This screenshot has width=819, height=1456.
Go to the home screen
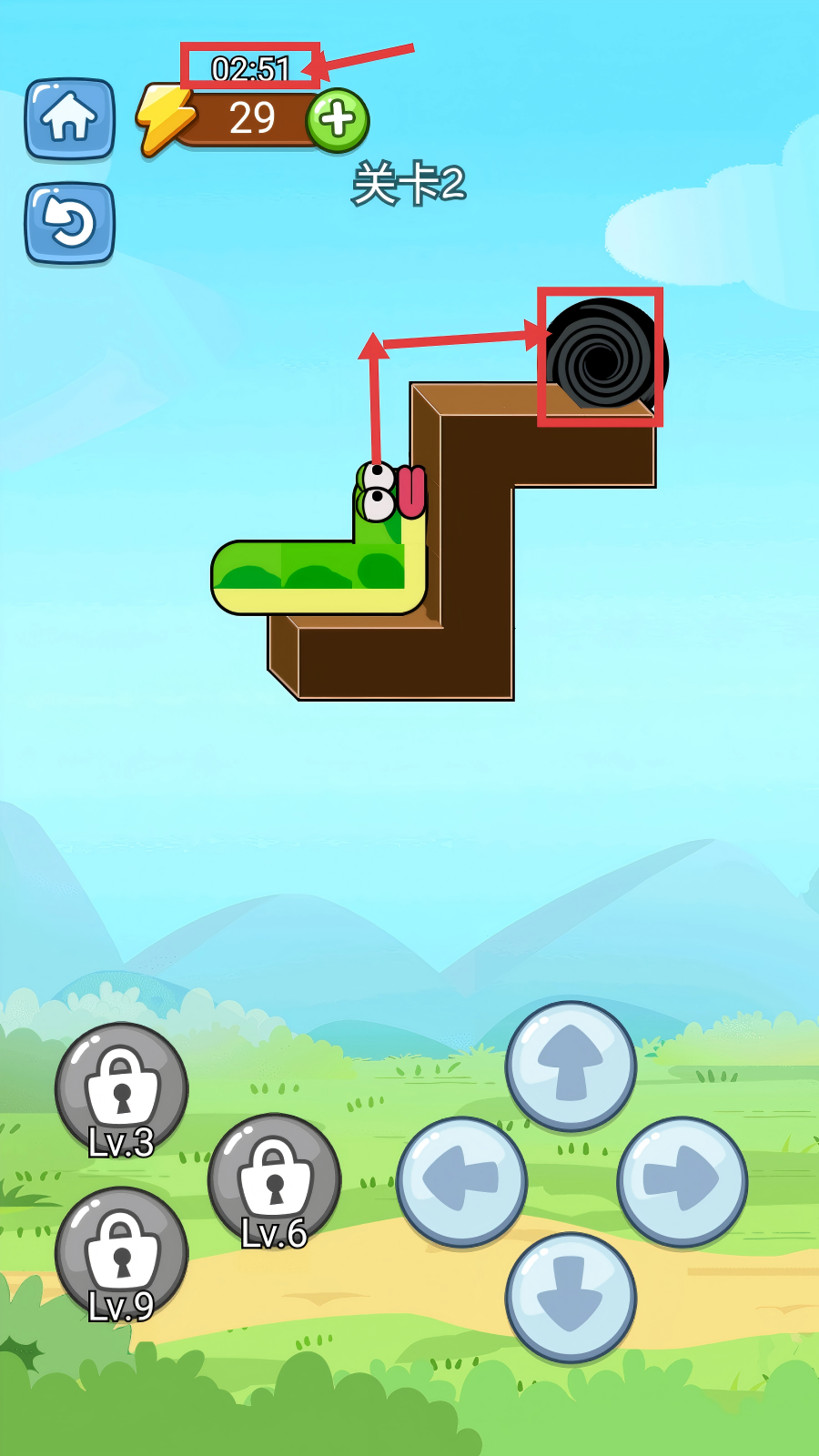pos(69,118)
